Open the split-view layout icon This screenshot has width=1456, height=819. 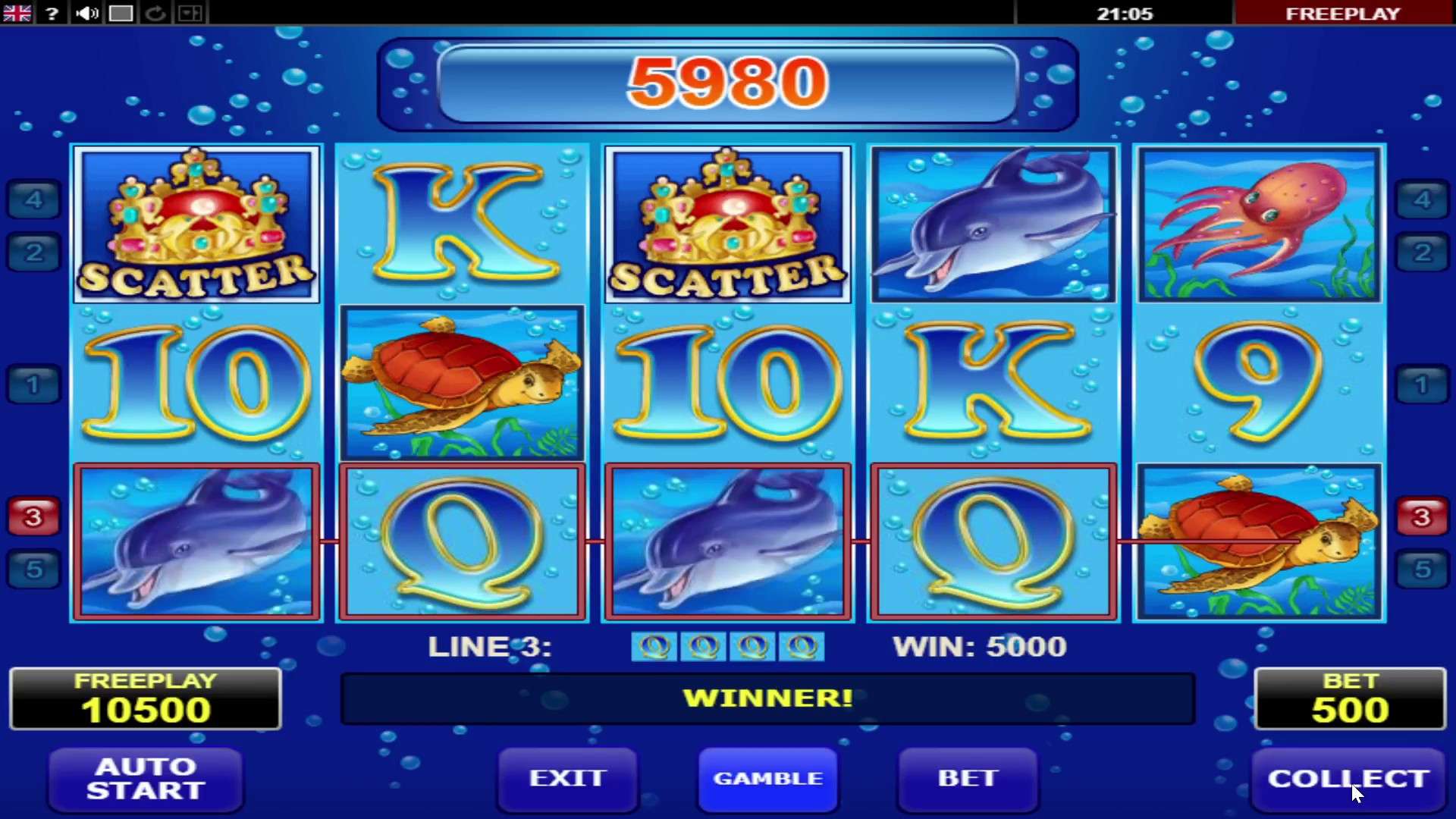click(x=190, y=13)
